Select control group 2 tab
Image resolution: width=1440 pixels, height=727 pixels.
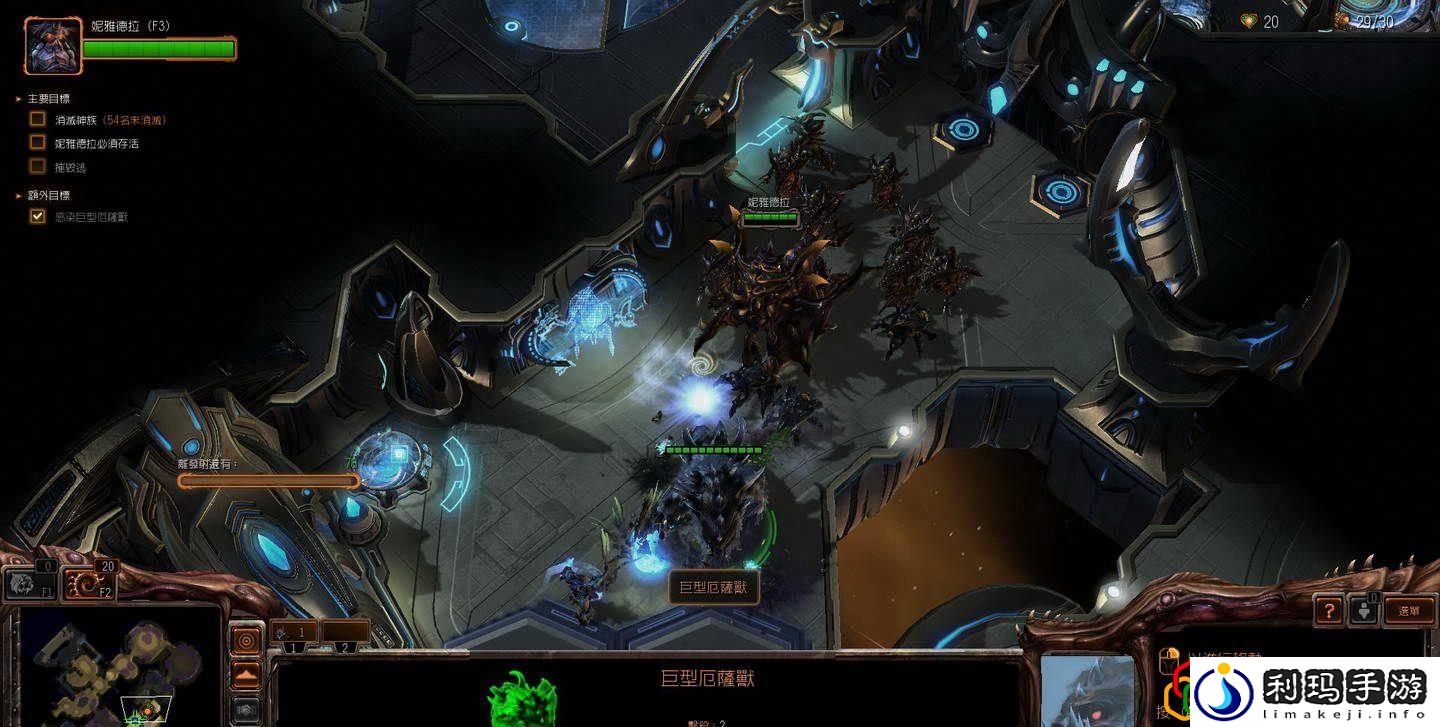click(345, 634)
